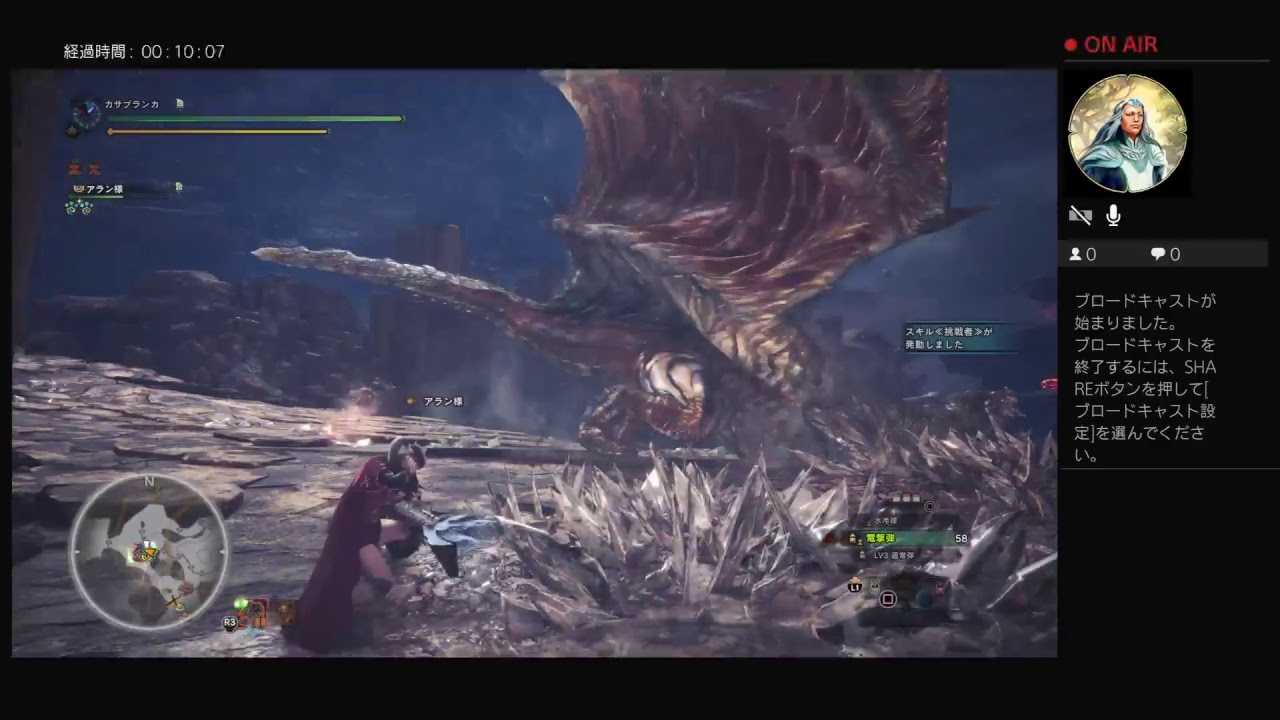This screenshot has height=720, width=1280.
Task: Click the 経過時間 elapsed timer text
Action: [145, 51]
